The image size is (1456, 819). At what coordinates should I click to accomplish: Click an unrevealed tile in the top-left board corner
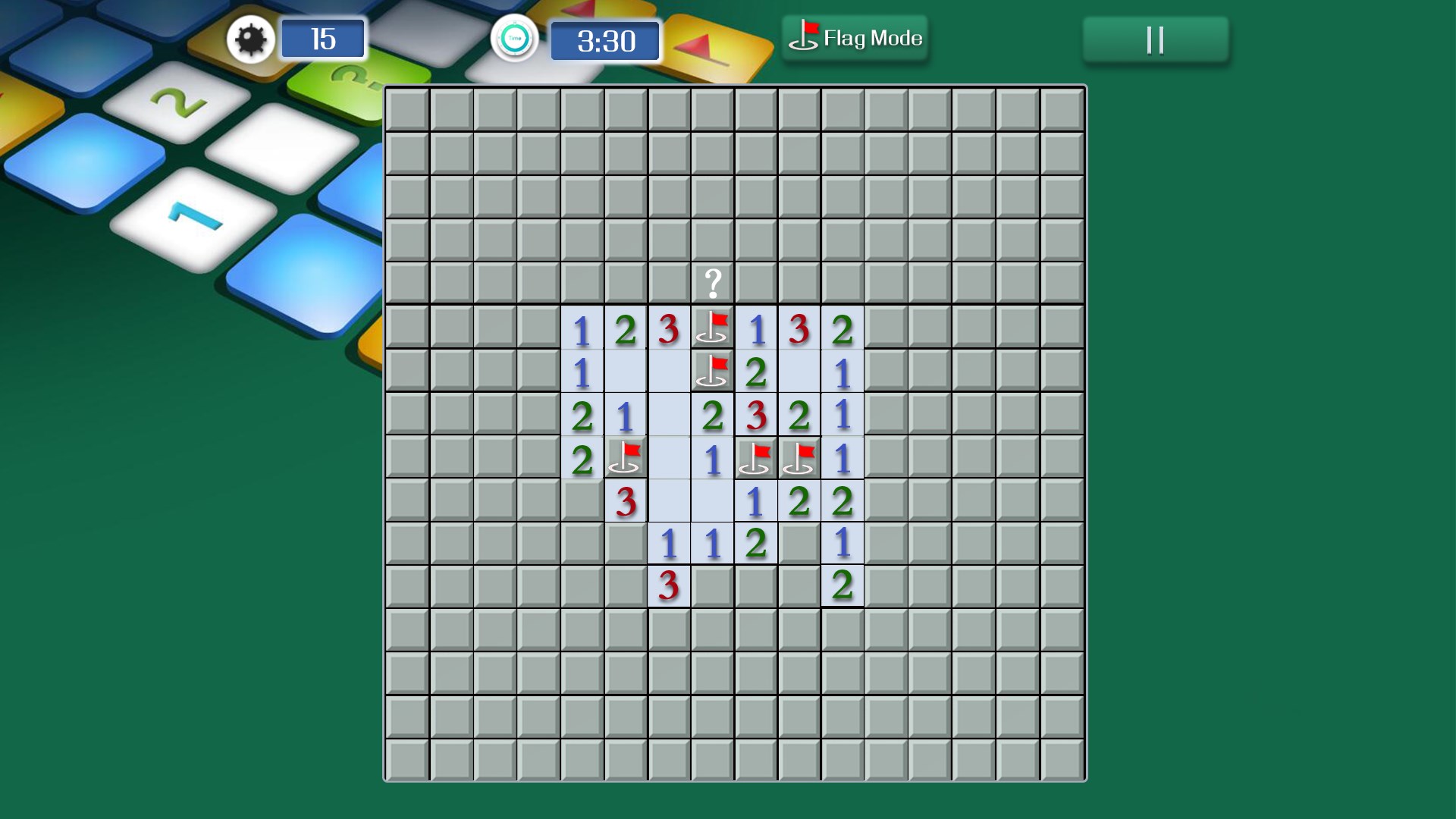tap(407, 108)
